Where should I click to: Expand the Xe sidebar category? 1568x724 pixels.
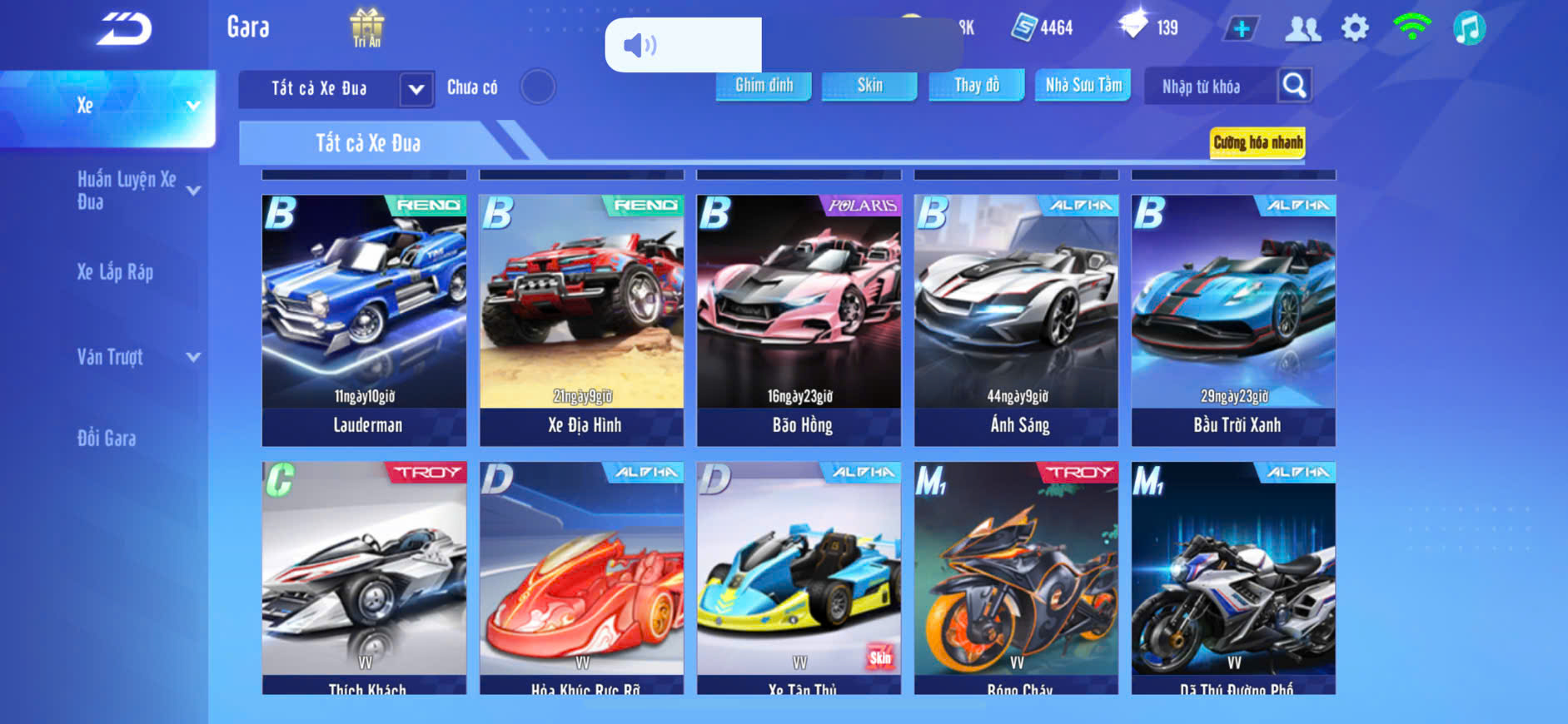(x=108, y=106)
